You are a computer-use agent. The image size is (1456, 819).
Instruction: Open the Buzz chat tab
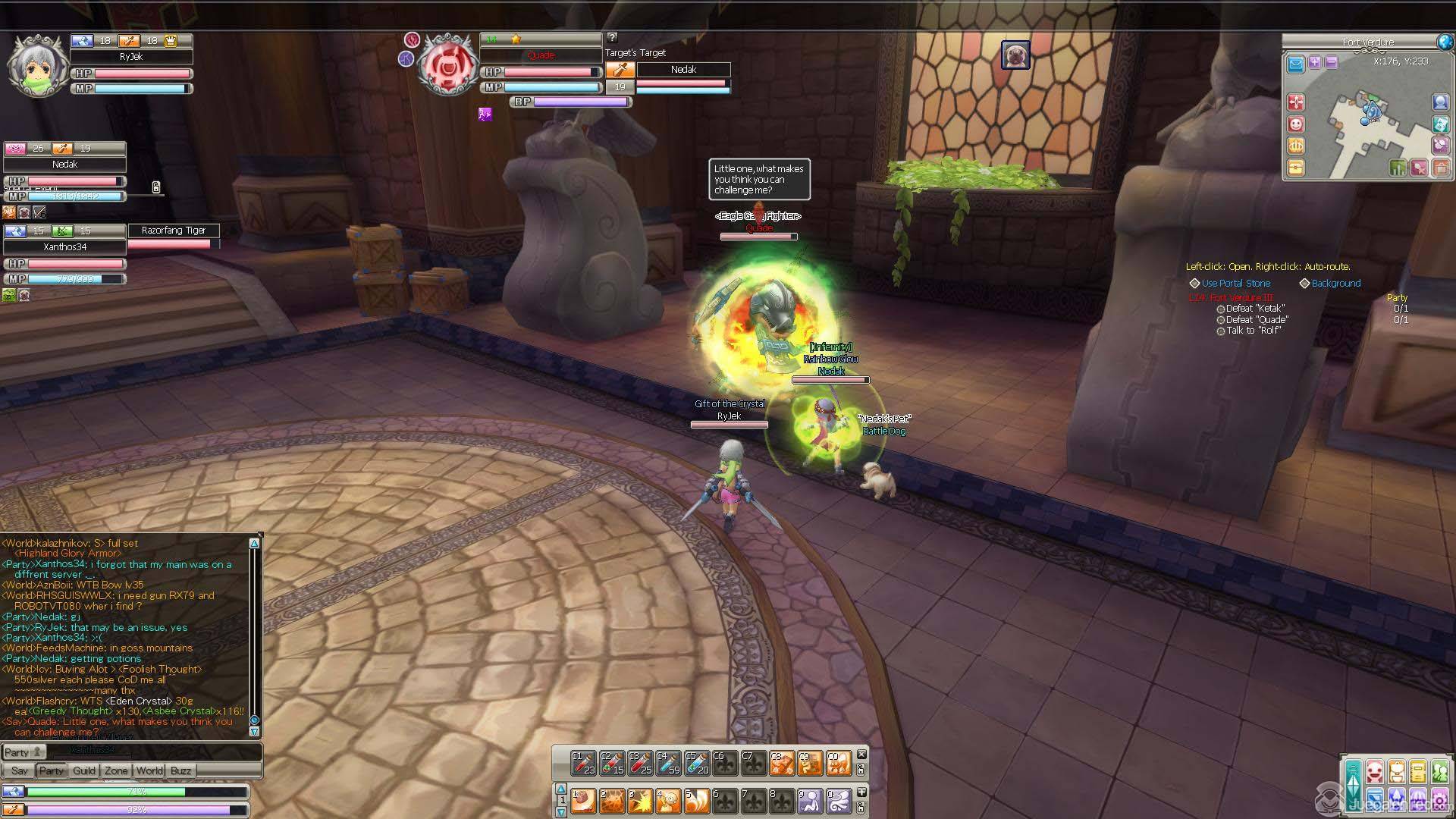pyautogui.click(x=180, y=770)
